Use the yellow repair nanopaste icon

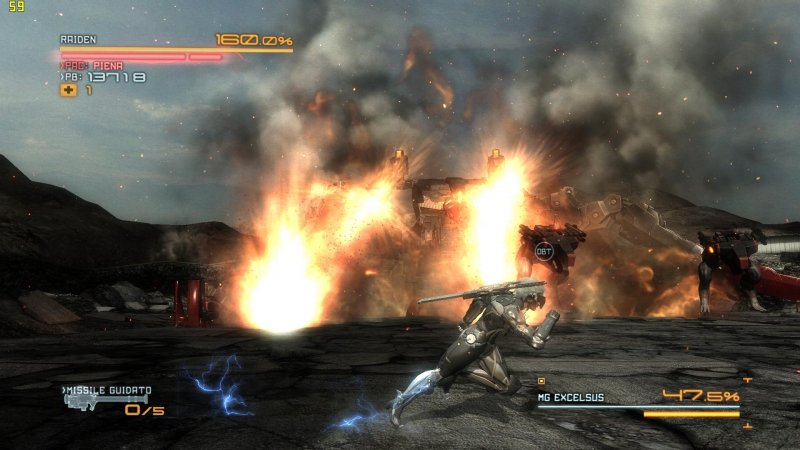pos(68,90)
